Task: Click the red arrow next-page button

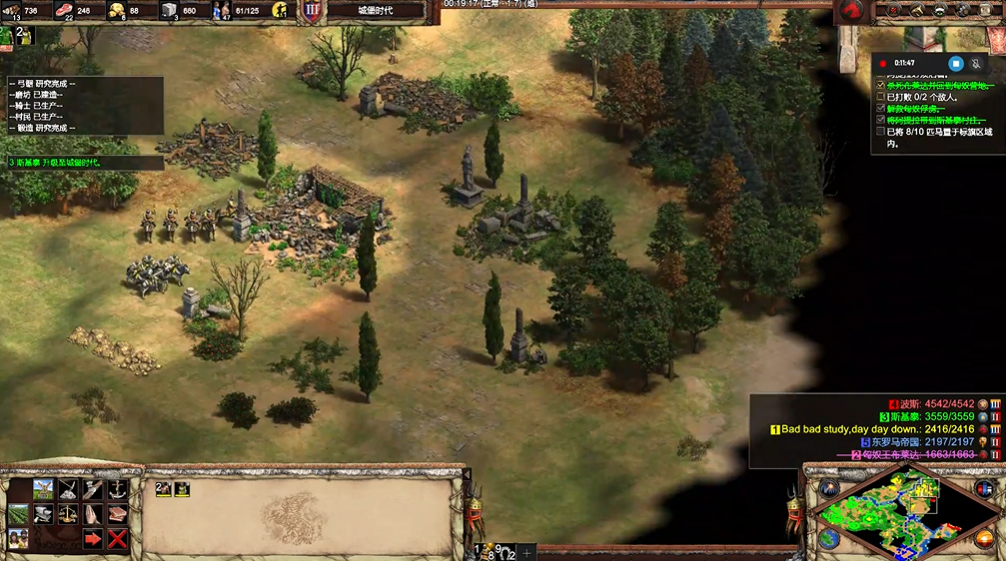Action: pos(92,539)
